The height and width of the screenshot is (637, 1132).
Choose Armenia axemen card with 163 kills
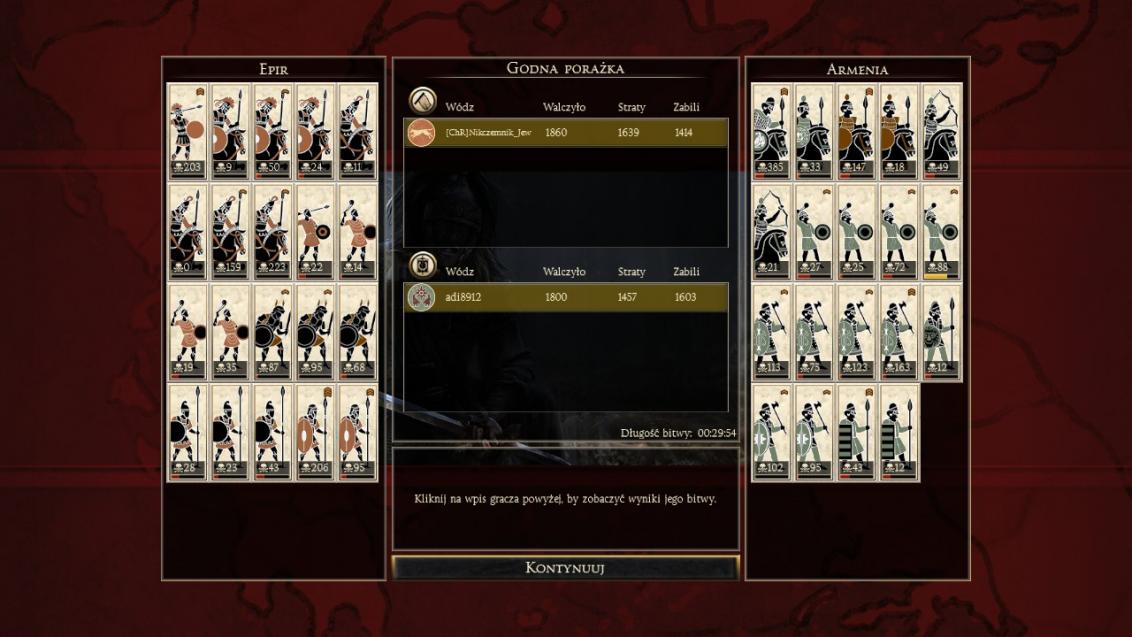[x=899, y=332]
